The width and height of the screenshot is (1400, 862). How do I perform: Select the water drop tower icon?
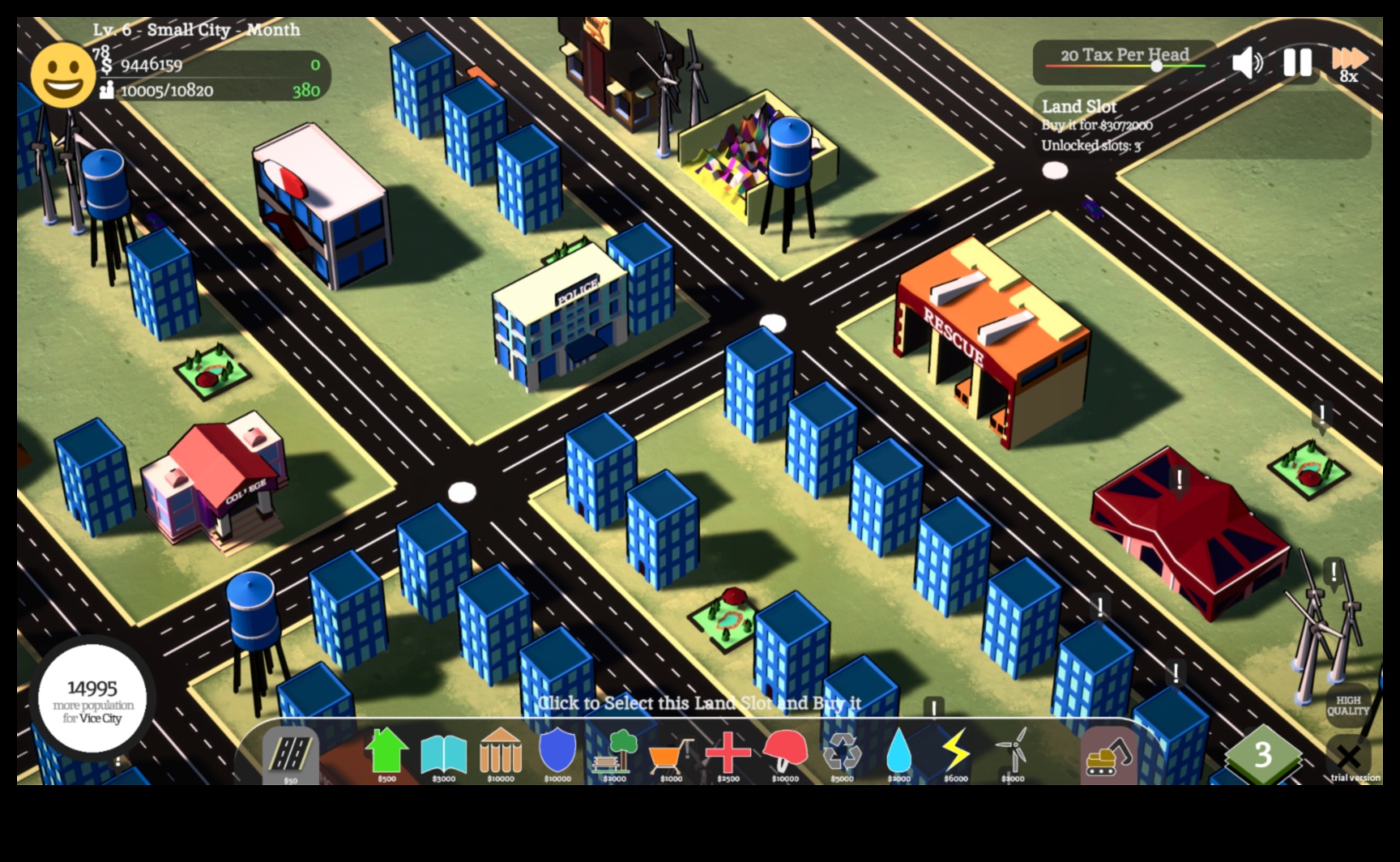point(899,751)
